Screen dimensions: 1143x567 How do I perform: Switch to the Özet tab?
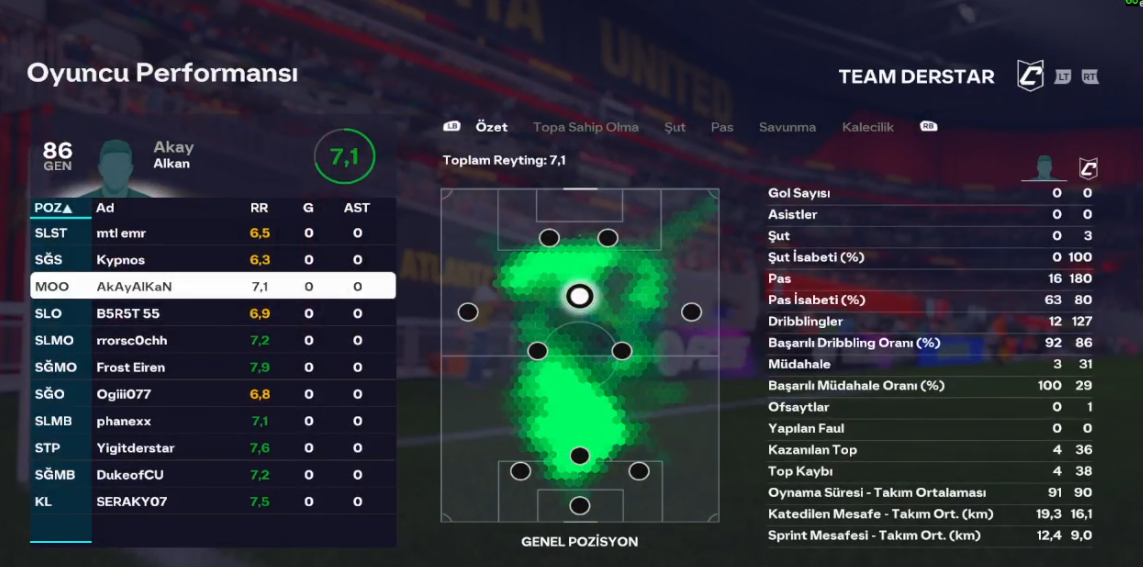pyautogui.click(x=491, y=127)
